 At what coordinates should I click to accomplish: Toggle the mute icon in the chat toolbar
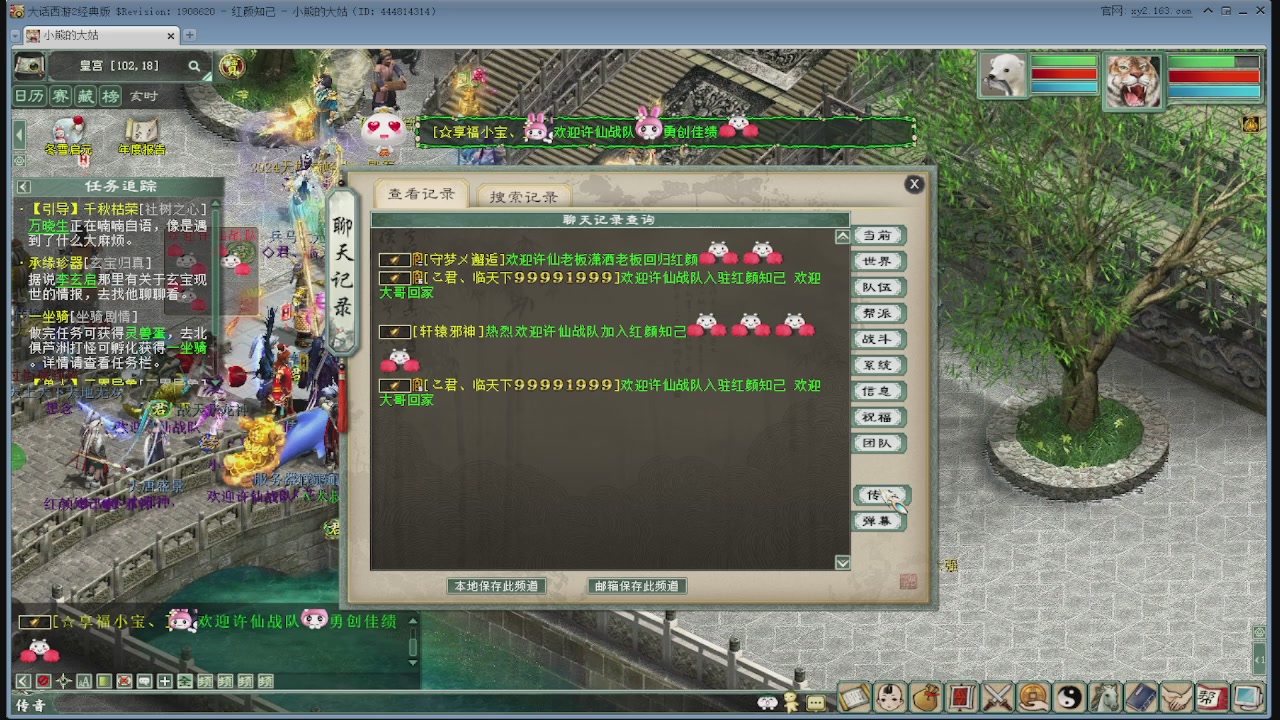coord(43,681)
